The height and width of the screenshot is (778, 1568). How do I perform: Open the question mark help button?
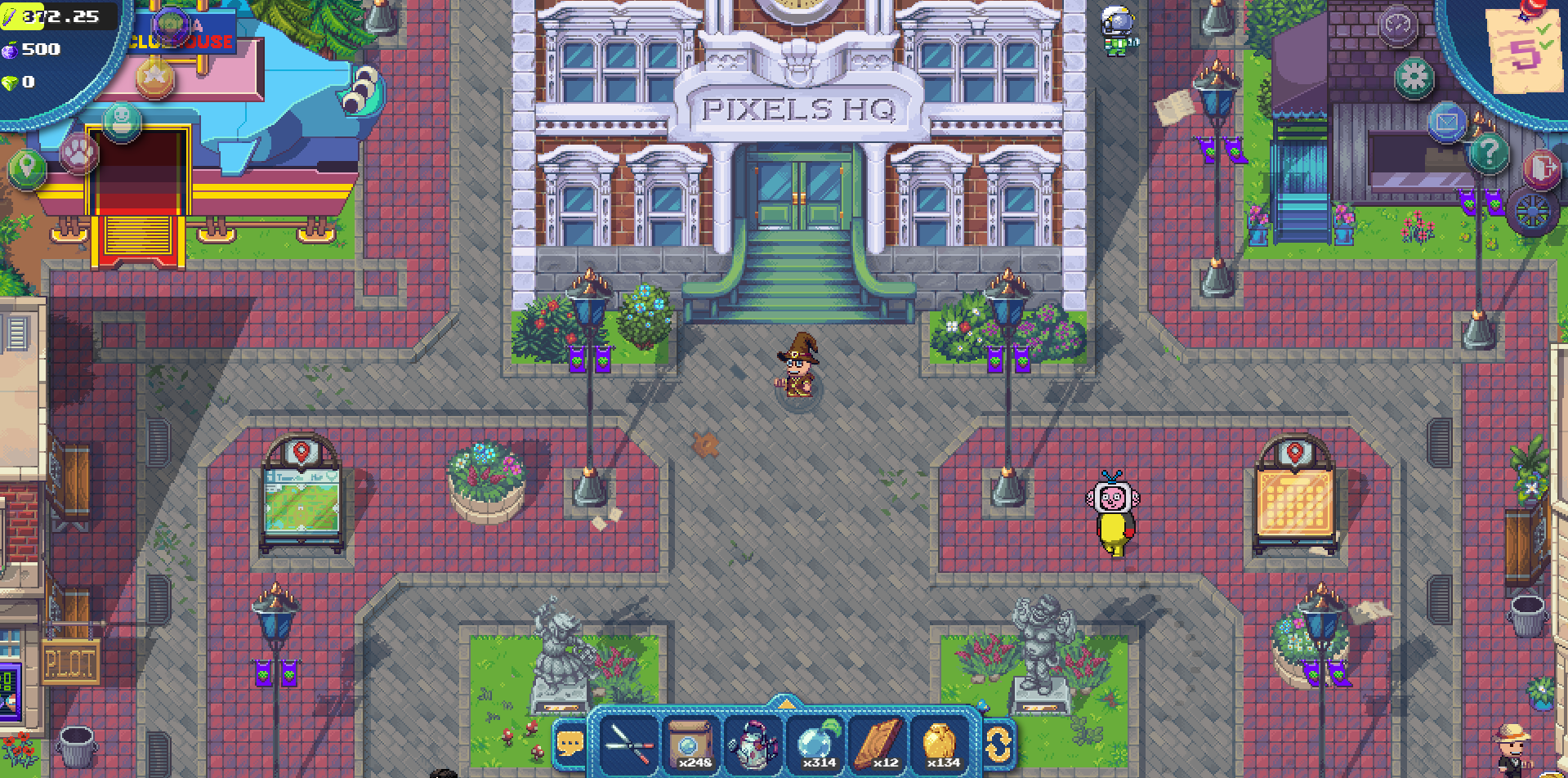coord(1488,153)
